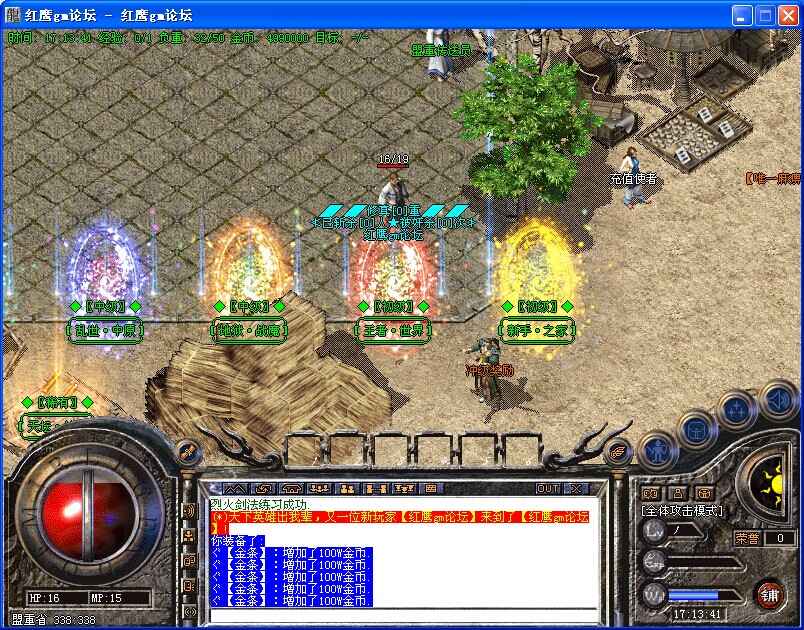
Task: Open the bag inventory round button
Action: point(697,430)
